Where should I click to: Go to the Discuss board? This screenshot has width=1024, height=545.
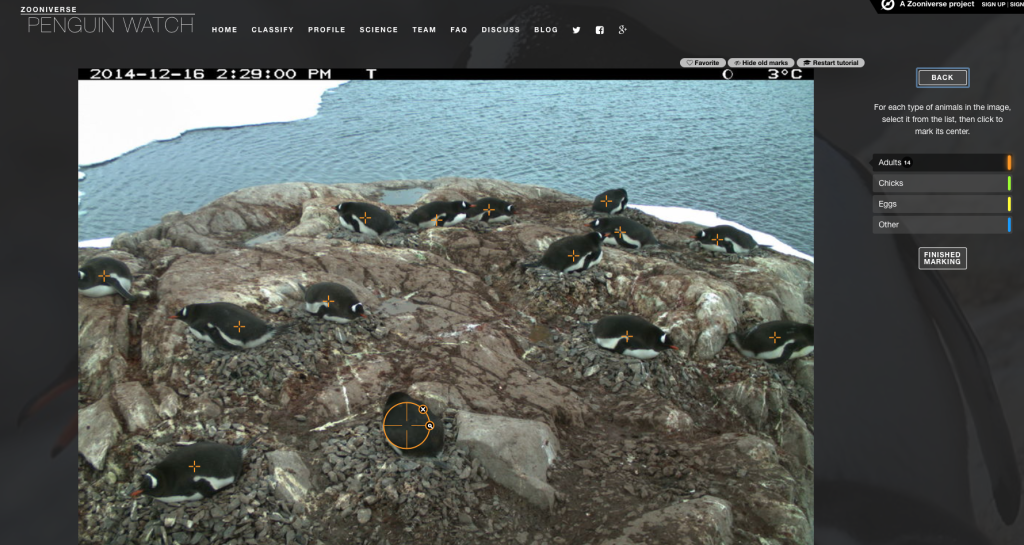click(x=500, y=30)
